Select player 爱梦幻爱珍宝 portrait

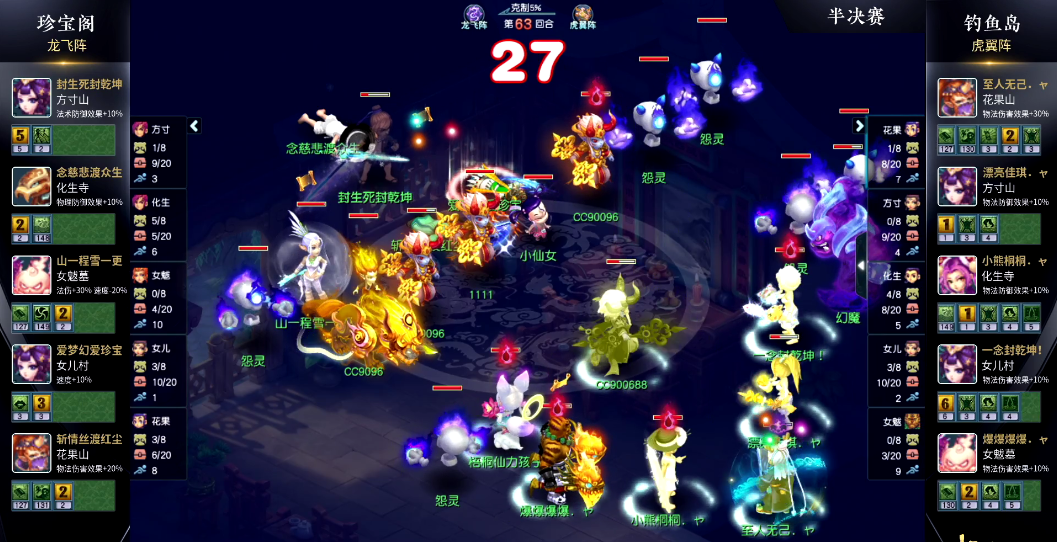[x=31, y=364]
